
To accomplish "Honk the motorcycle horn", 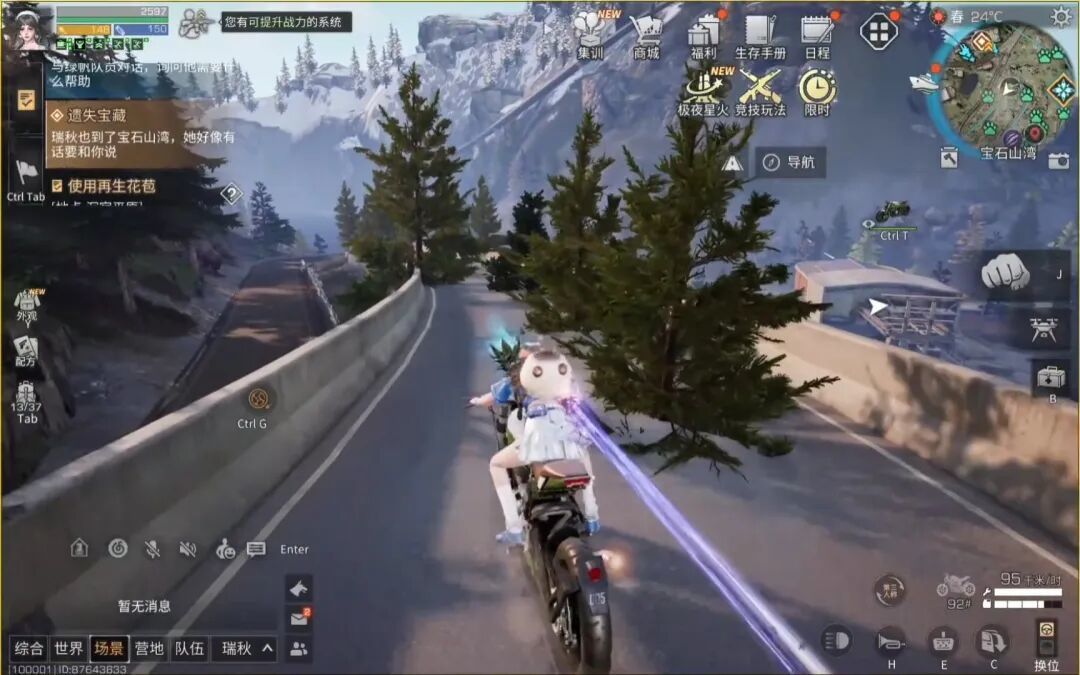I will pyautogui.click(x=890, y=640).
